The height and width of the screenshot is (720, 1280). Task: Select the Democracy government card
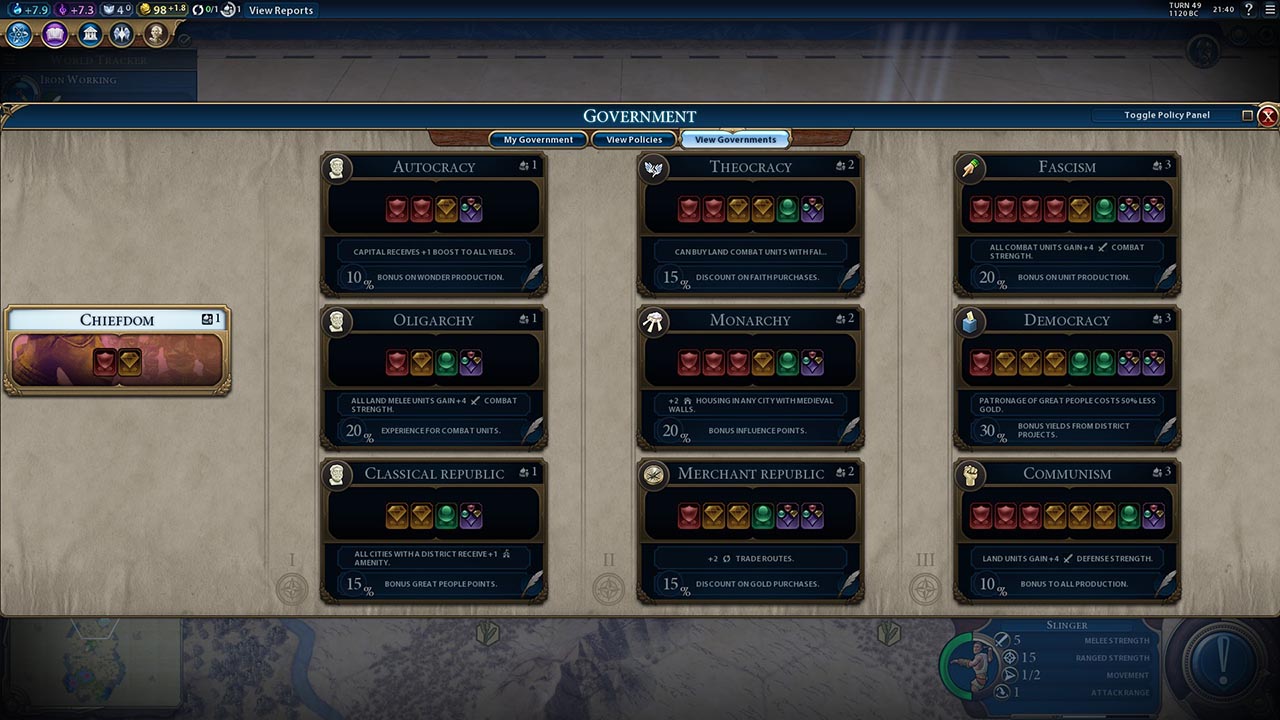tap(1067, 377)
